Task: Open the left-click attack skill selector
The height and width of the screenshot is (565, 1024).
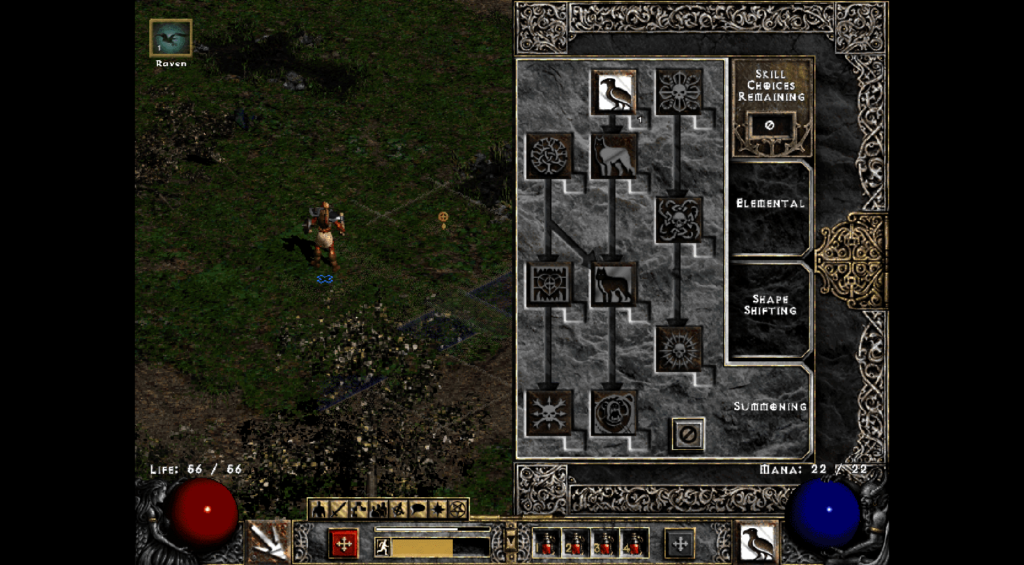Action: pos(268,542)
